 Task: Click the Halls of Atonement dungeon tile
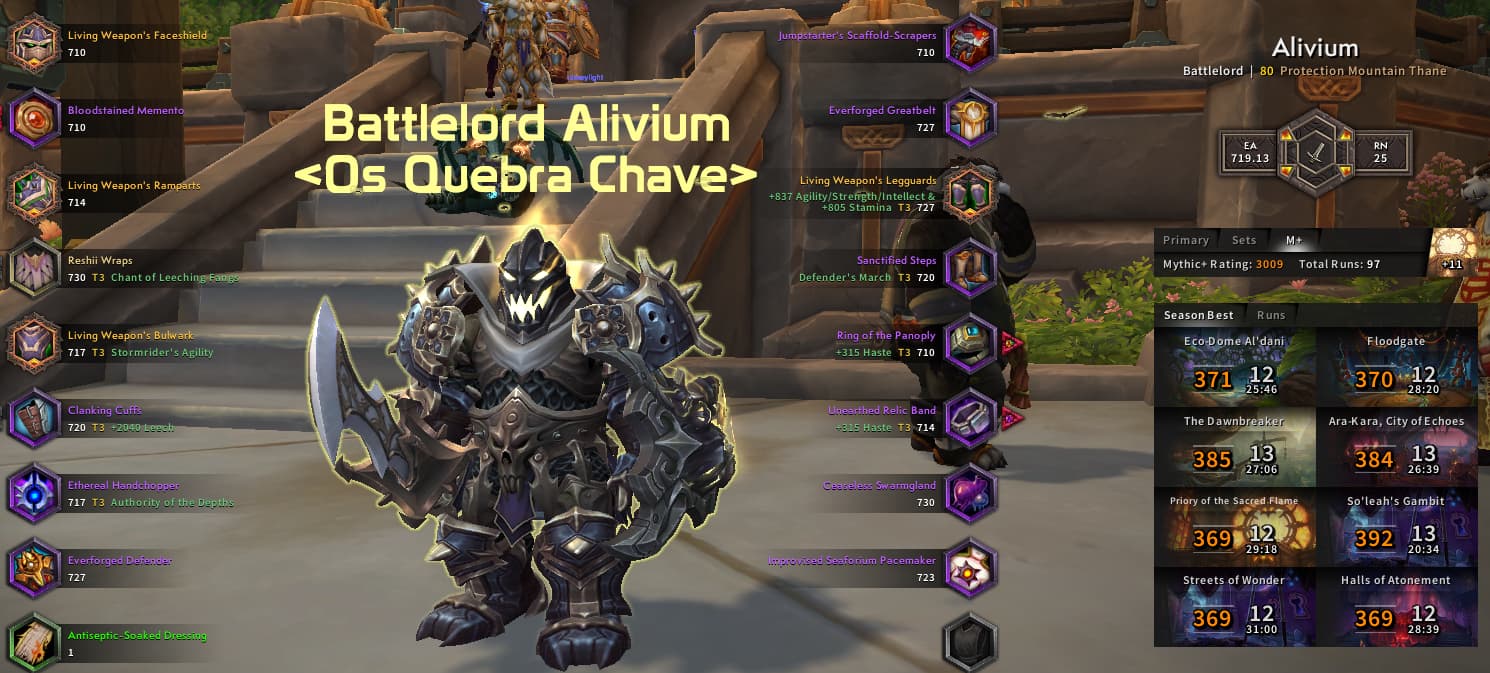[x=1396, y=606]
